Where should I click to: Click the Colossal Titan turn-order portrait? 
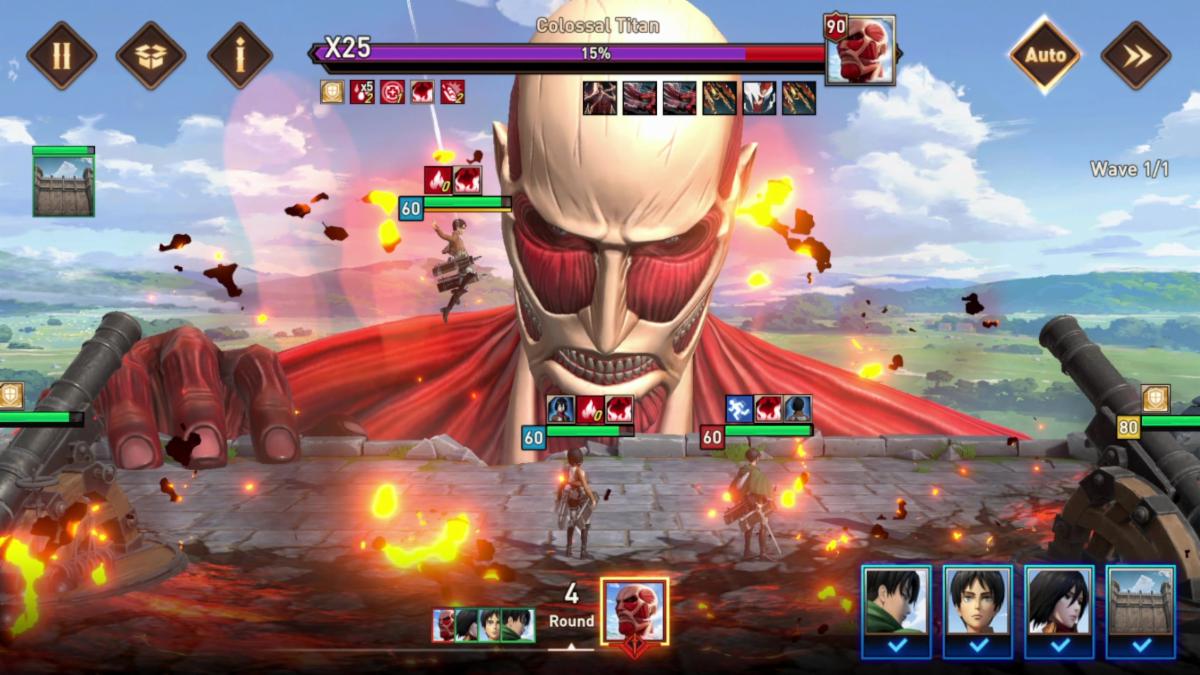[634, 611]
